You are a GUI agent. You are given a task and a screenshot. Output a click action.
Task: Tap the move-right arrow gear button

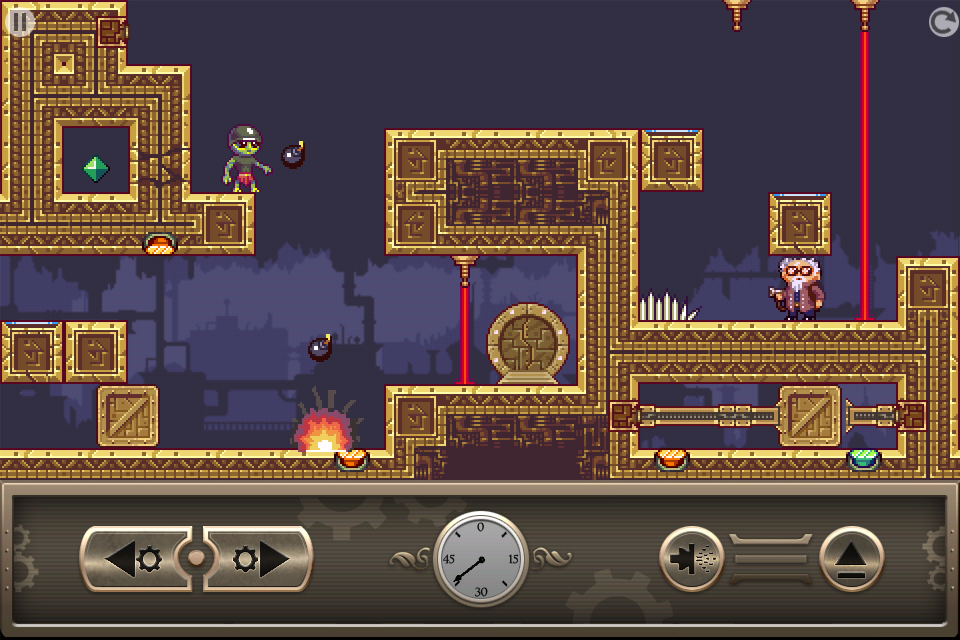pyautogui.click(x=259, y=559)
